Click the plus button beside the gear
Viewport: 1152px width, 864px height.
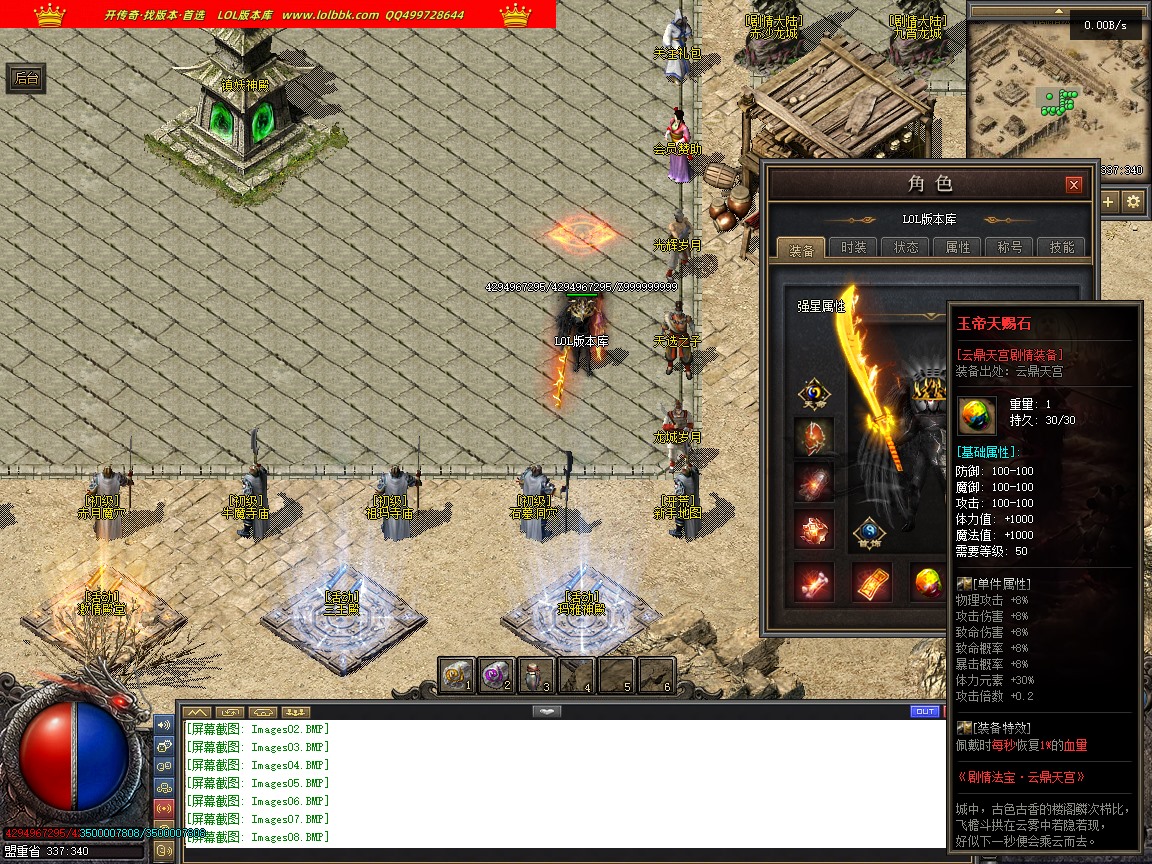[1109, 202]
